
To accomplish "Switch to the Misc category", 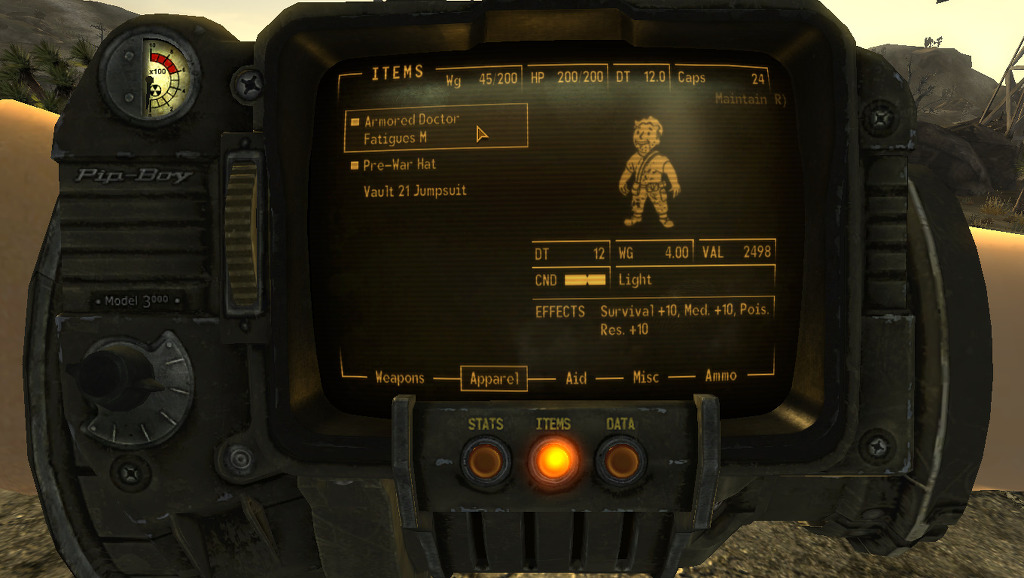I will (645, 378).
